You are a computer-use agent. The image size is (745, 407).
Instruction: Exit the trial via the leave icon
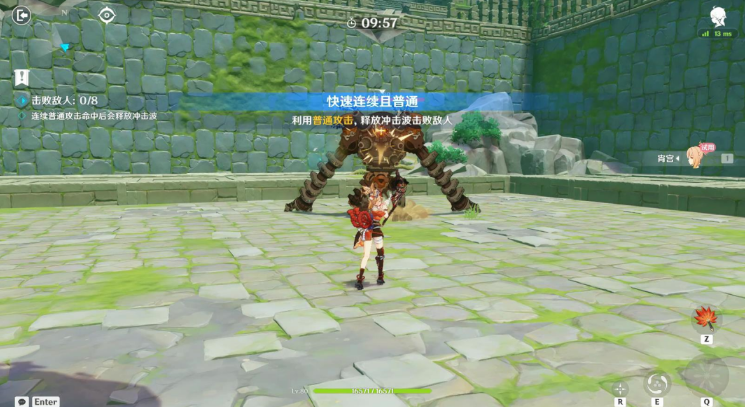point(22,14)
